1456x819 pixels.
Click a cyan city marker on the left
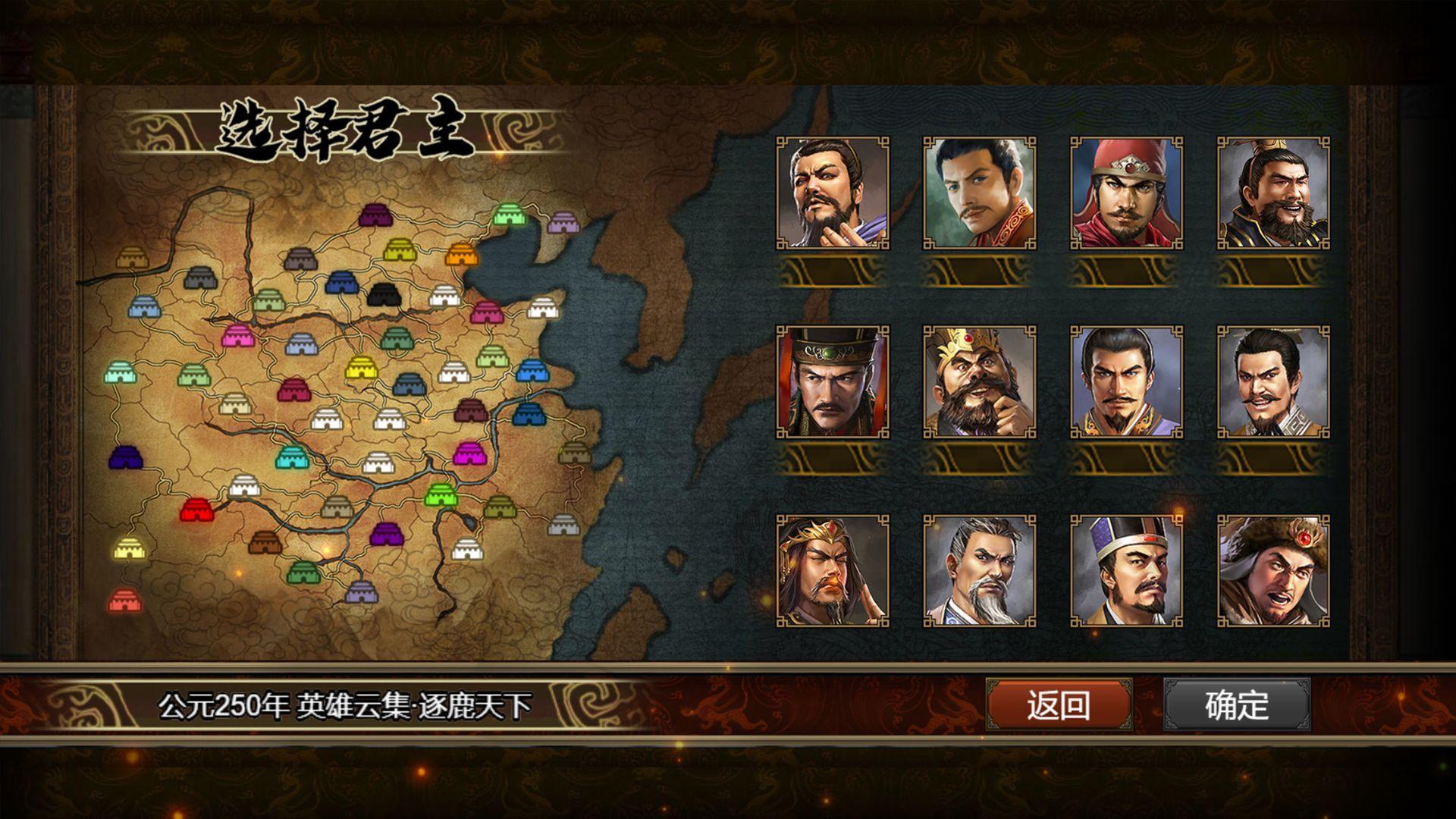119,373
